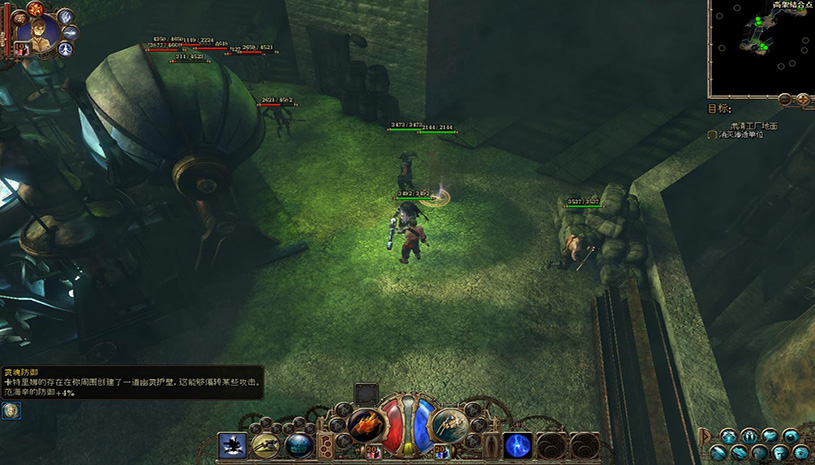Expand the menu arrow beside teal buttons
Screen dimensions: 815x465
[x=704, y=434]
